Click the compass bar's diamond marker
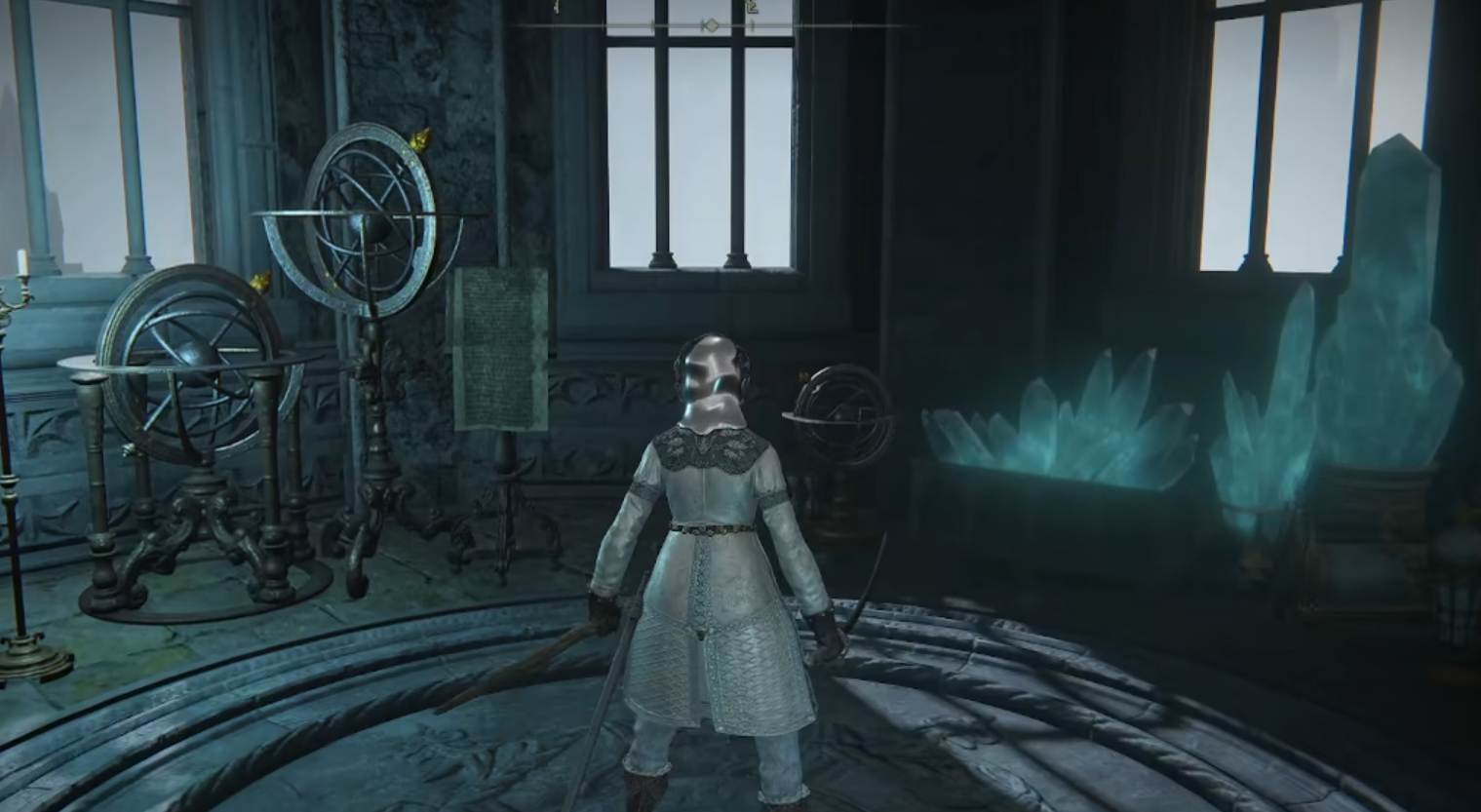Image resolution: width=1481 pixels, height=812 pixels. click(x=713, y=25)
